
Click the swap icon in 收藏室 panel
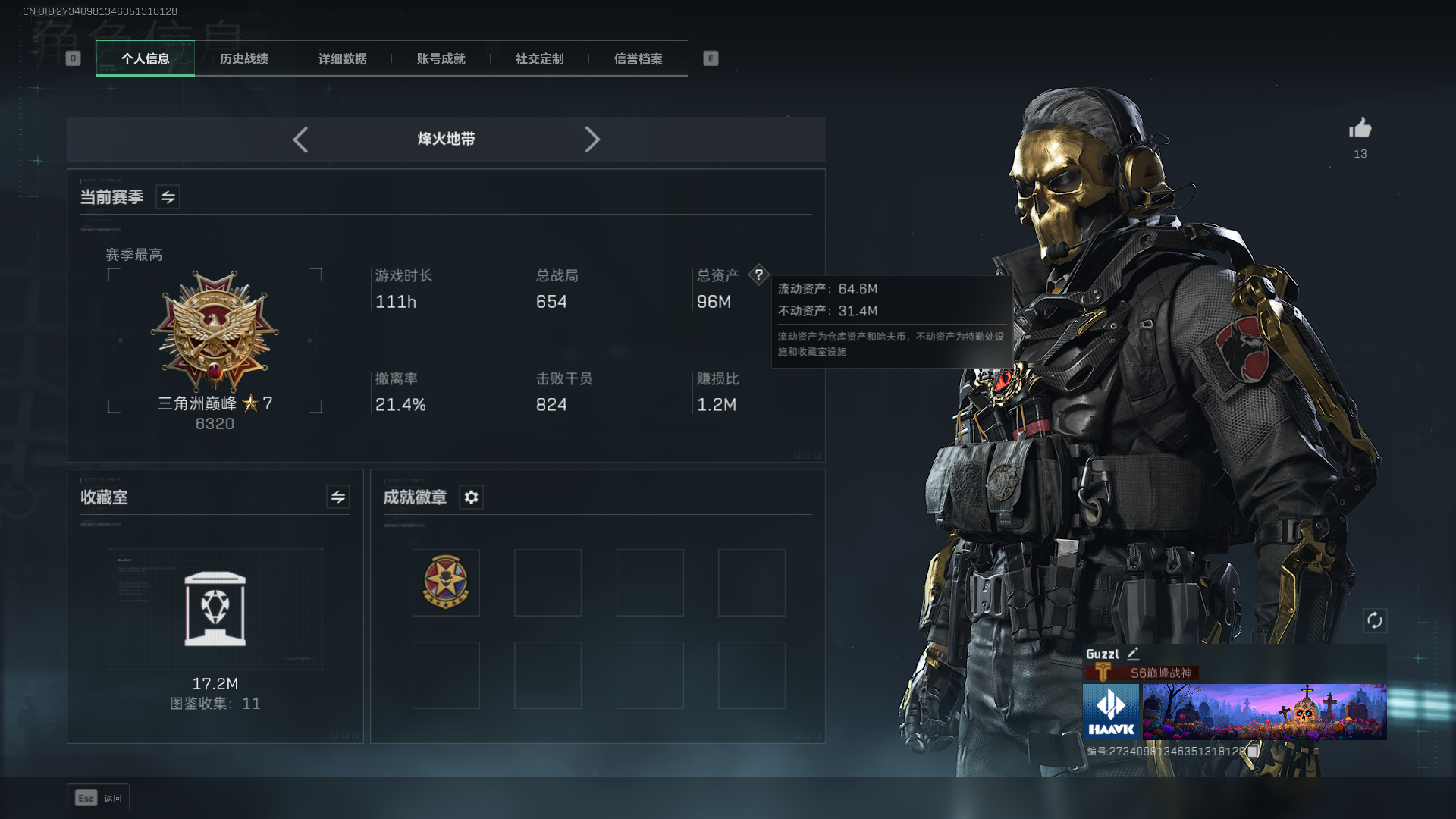click(338, 497)
